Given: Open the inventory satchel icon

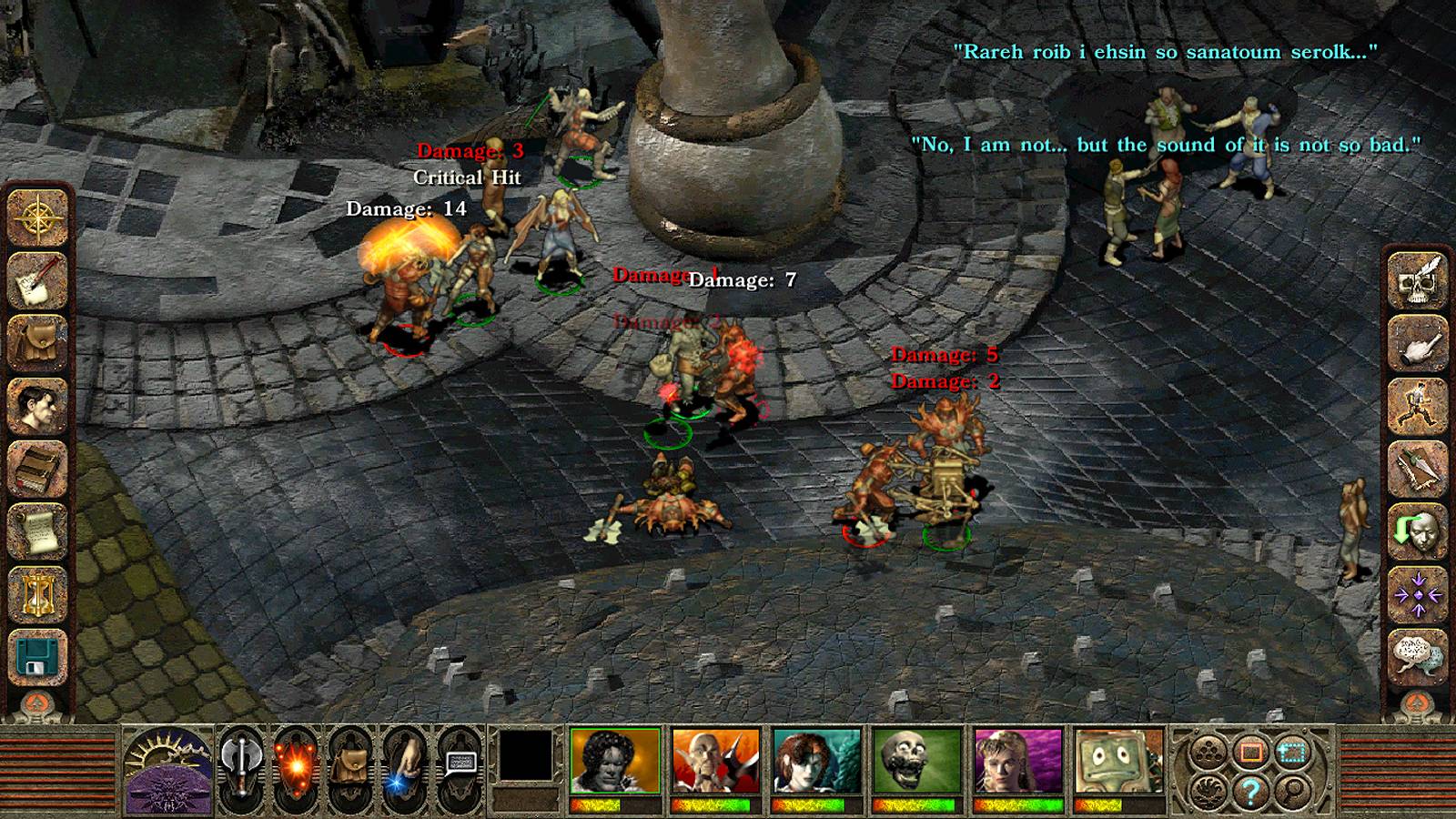Looking at the screenshot, I should pyautogui.click(x=35, y=339).
